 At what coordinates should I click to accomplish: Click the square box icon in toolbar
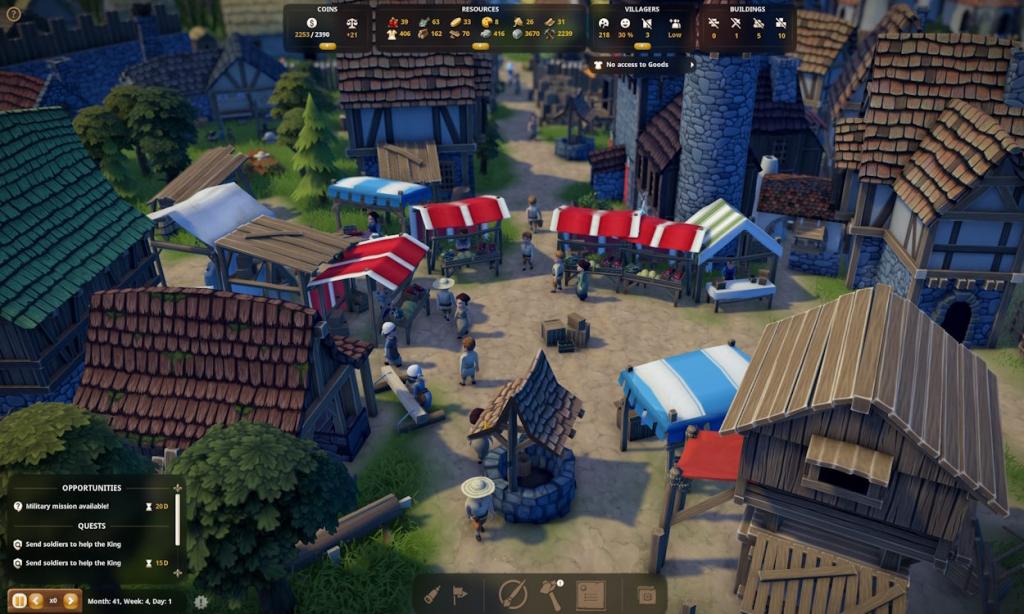646,595
